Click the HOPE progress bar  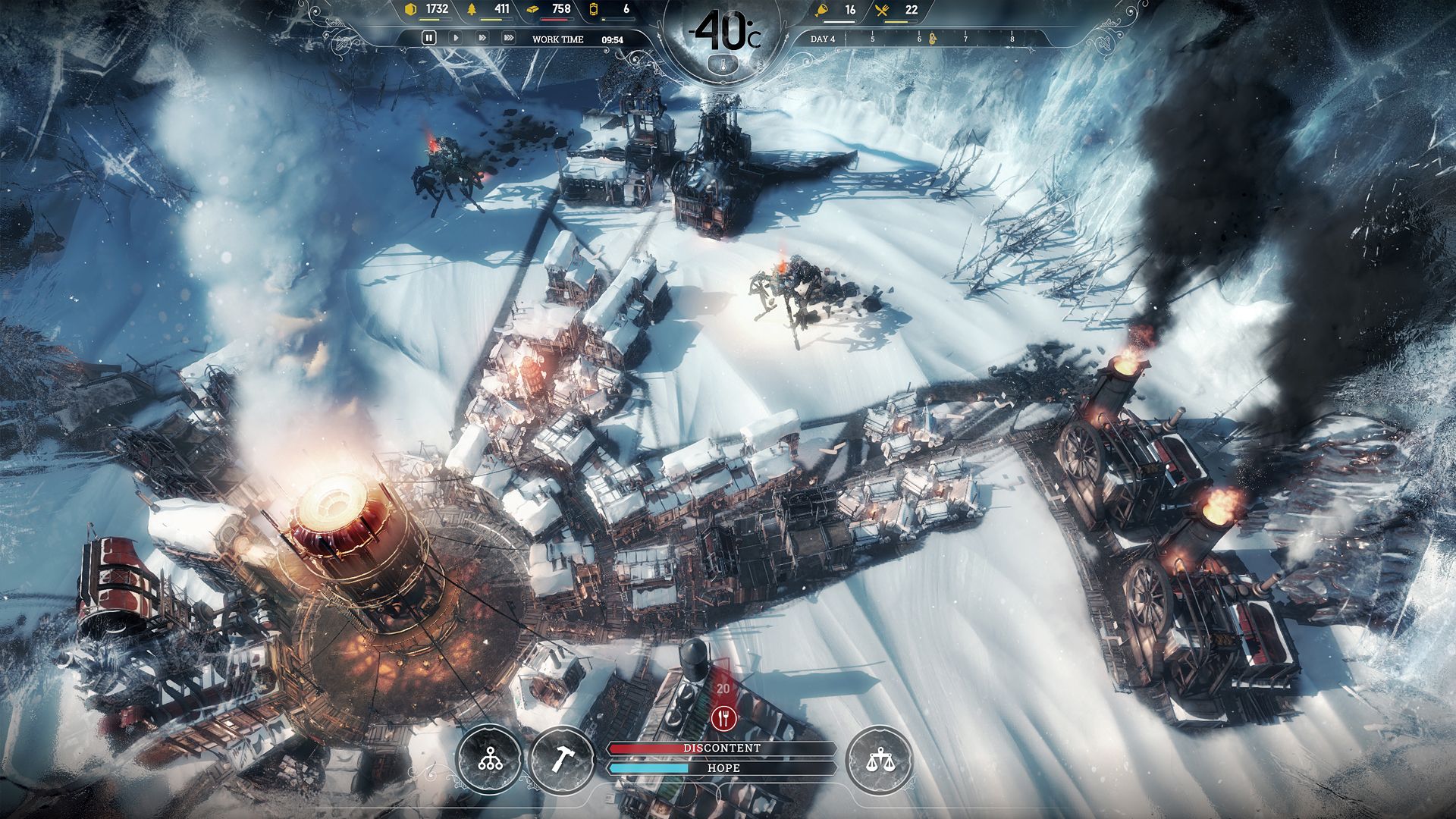tap(722, 767)
